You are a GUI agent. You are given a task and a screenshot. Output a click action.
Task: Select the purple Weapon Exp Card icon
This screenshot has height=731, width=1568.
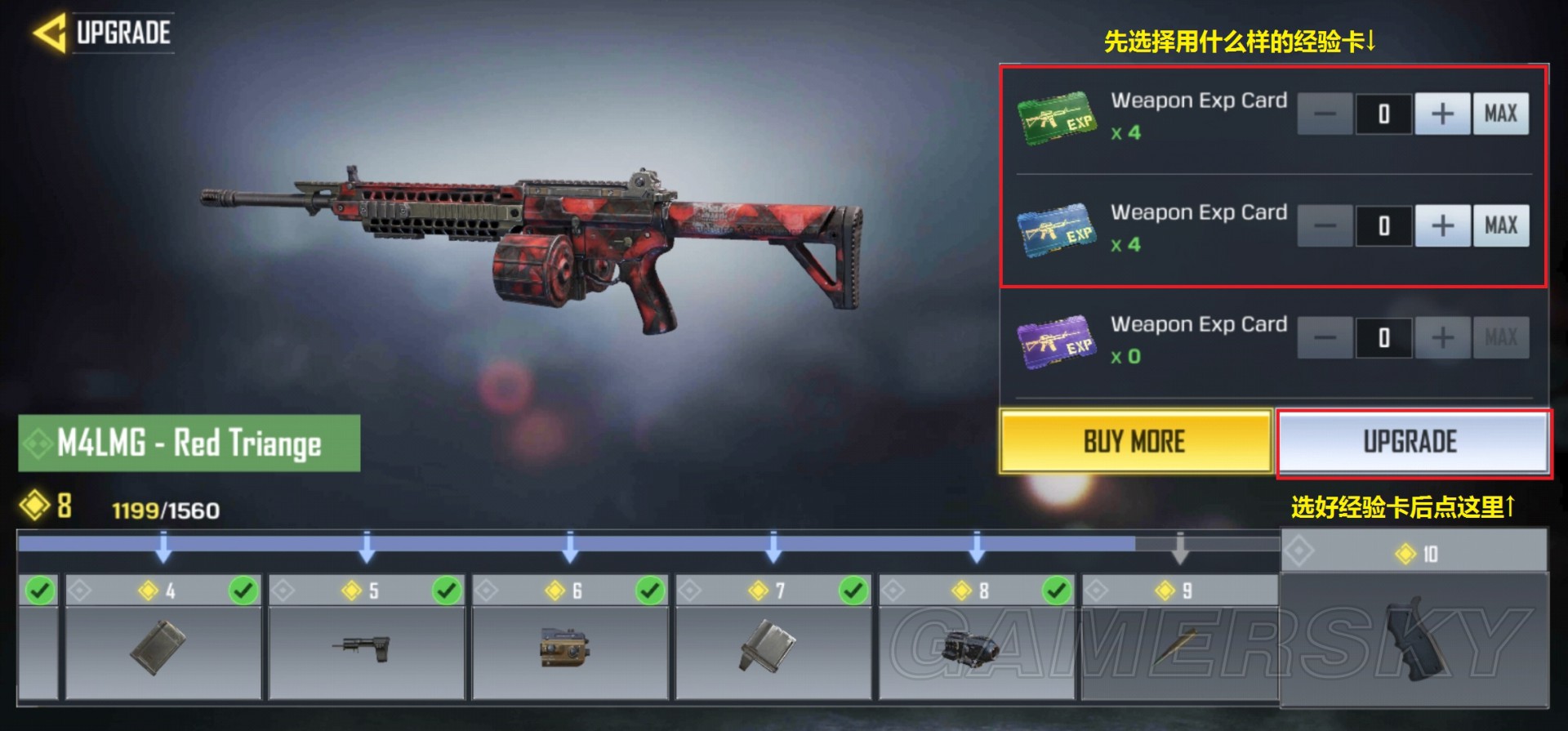pos(1056,342)
